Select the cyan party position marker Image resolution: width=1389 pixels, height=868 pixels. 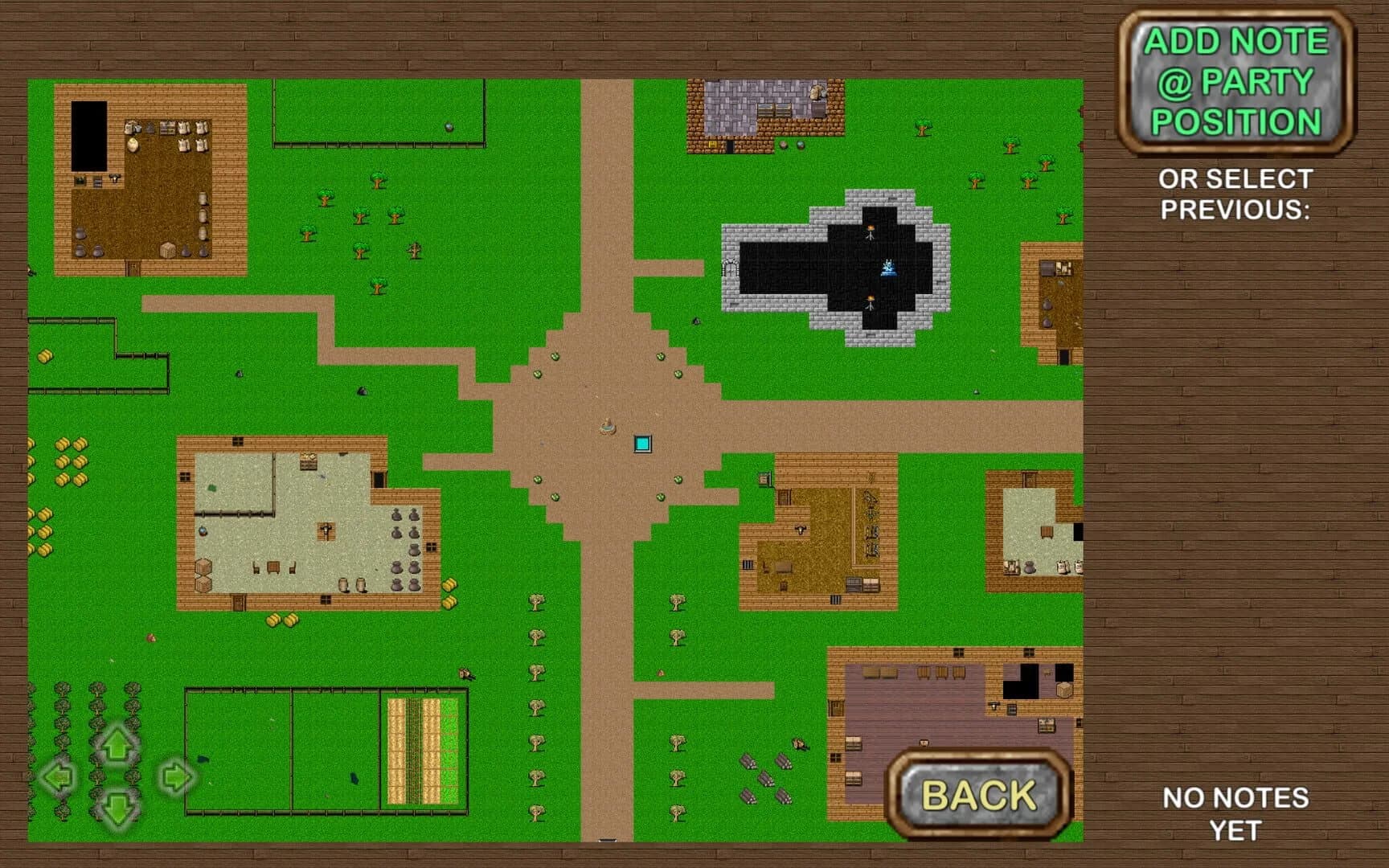click(643, 441)
